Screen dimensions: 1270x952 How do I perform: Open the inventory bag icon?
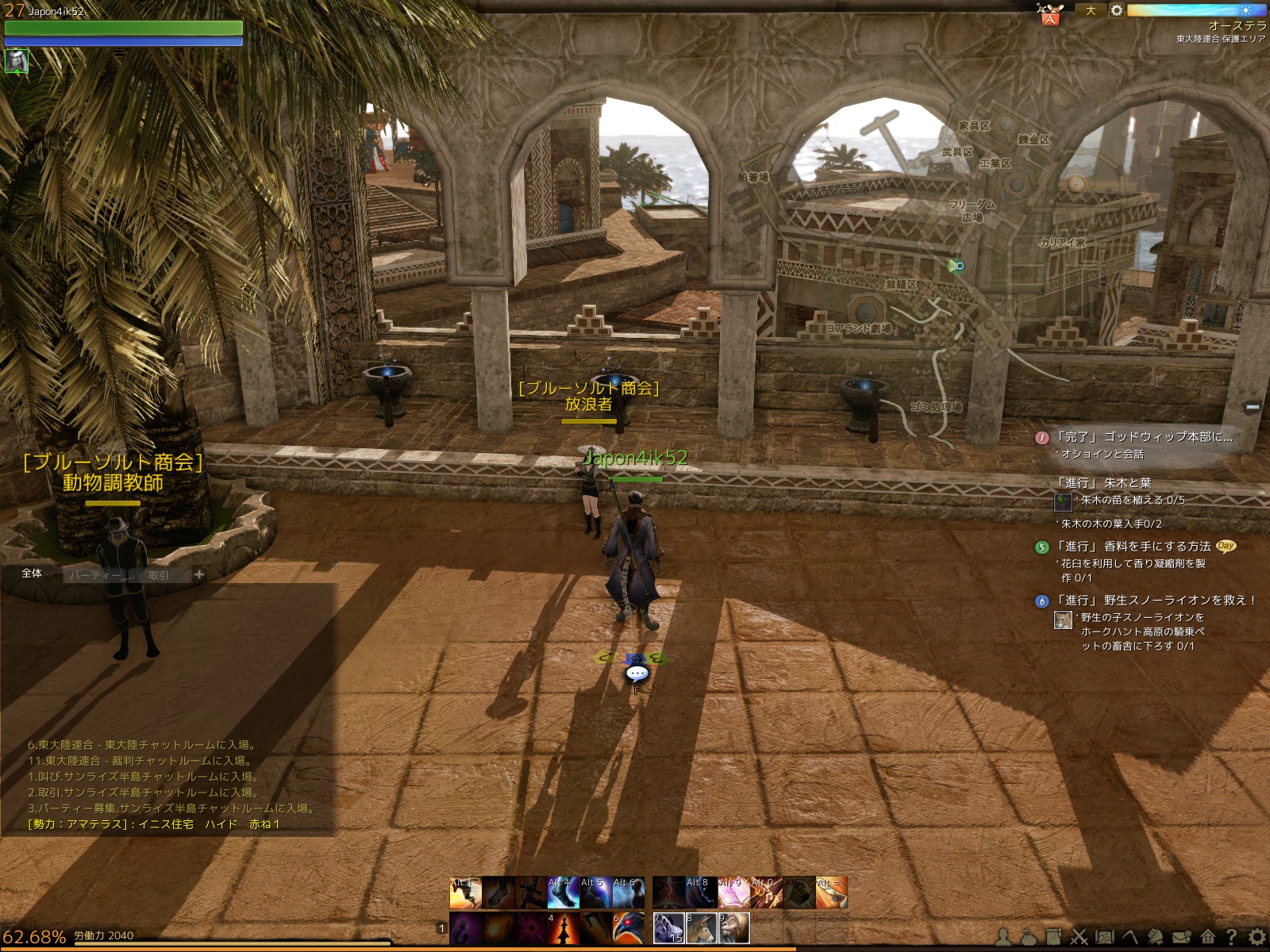pyautogui.click(x=1029, y=937)
